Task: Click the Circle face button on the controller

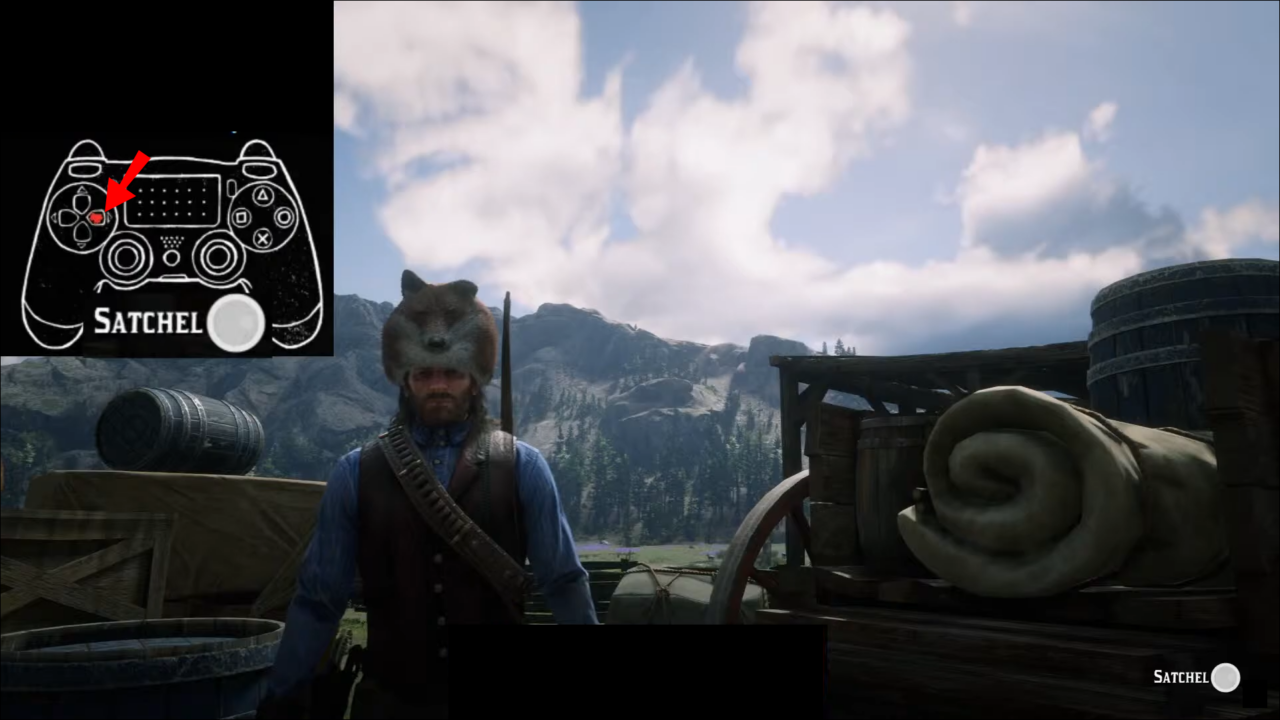Action: 285,216
